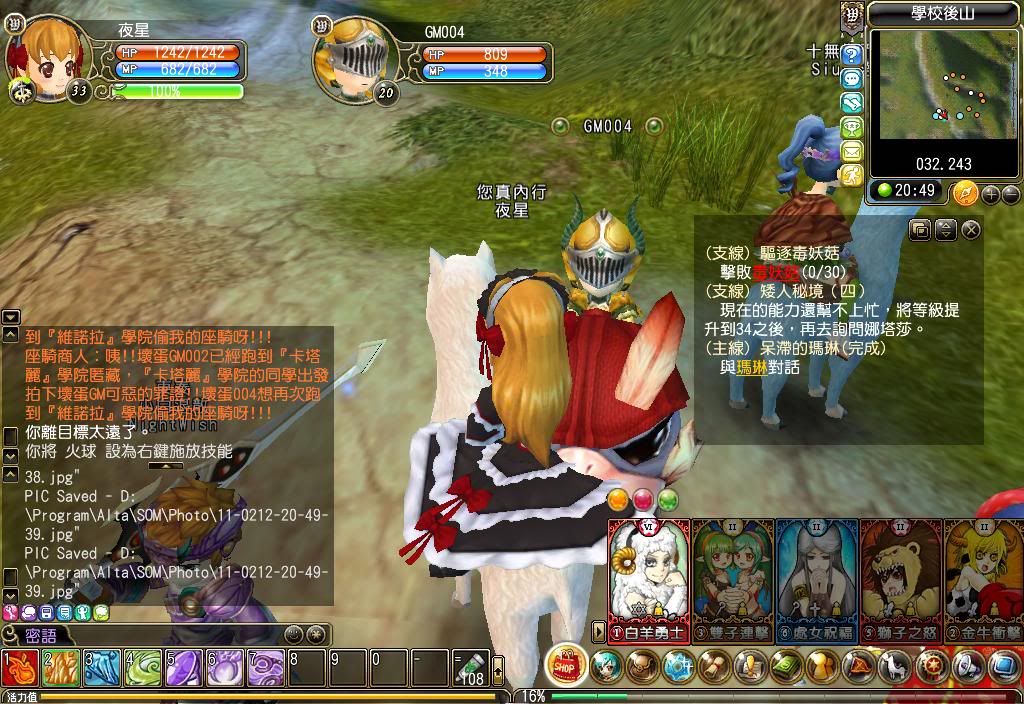Use the potion tube item with 108 count
Viewport: 1024px width, 704px height.
click(x=470, y=667)
